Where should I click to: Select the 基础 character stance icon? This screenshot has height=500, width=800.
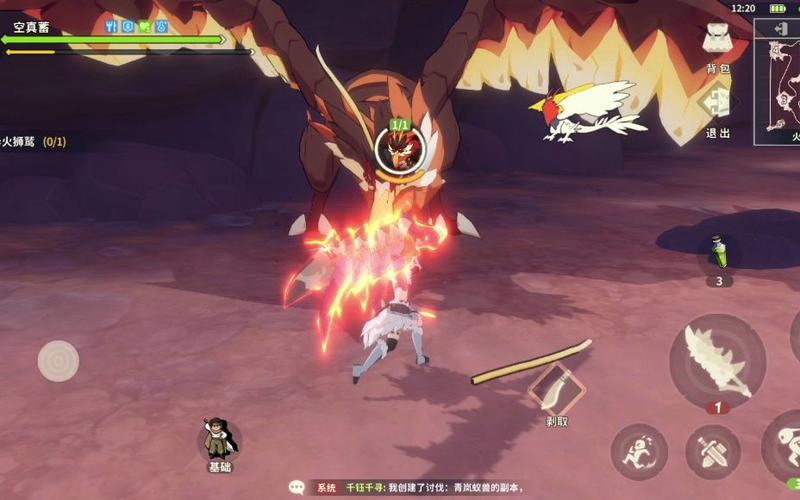point(218,441)
